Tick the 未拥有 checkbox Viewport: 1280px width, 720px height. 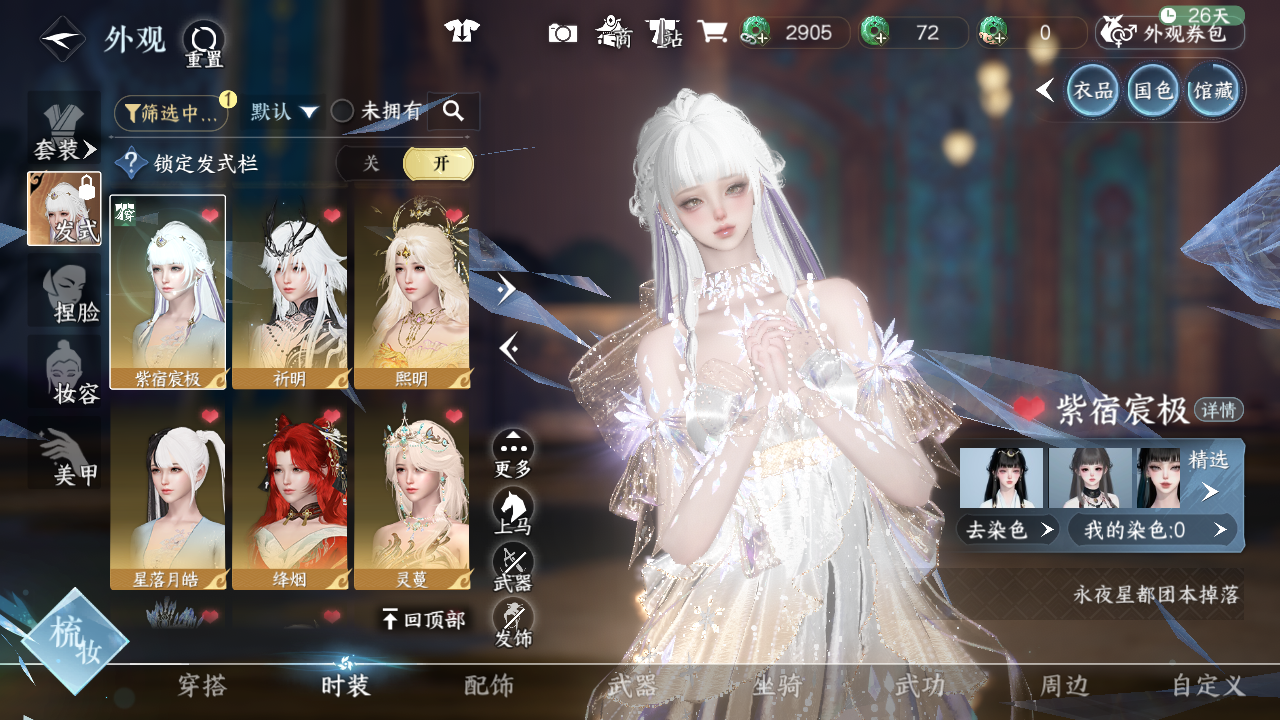343,112
